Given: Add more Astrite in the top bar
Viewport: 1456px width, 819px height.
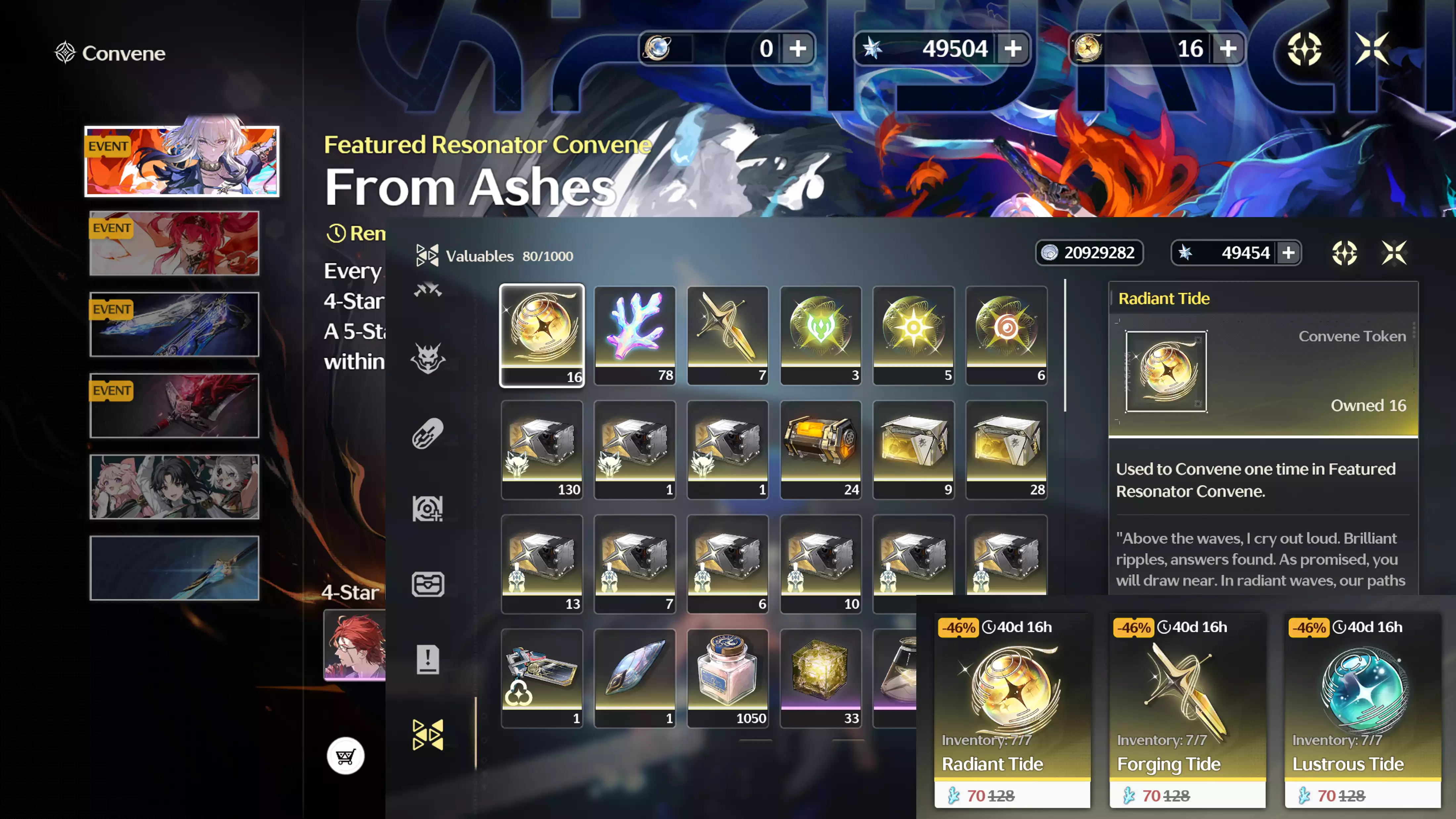Looking at the screenshot, I should coord(1013,49).
